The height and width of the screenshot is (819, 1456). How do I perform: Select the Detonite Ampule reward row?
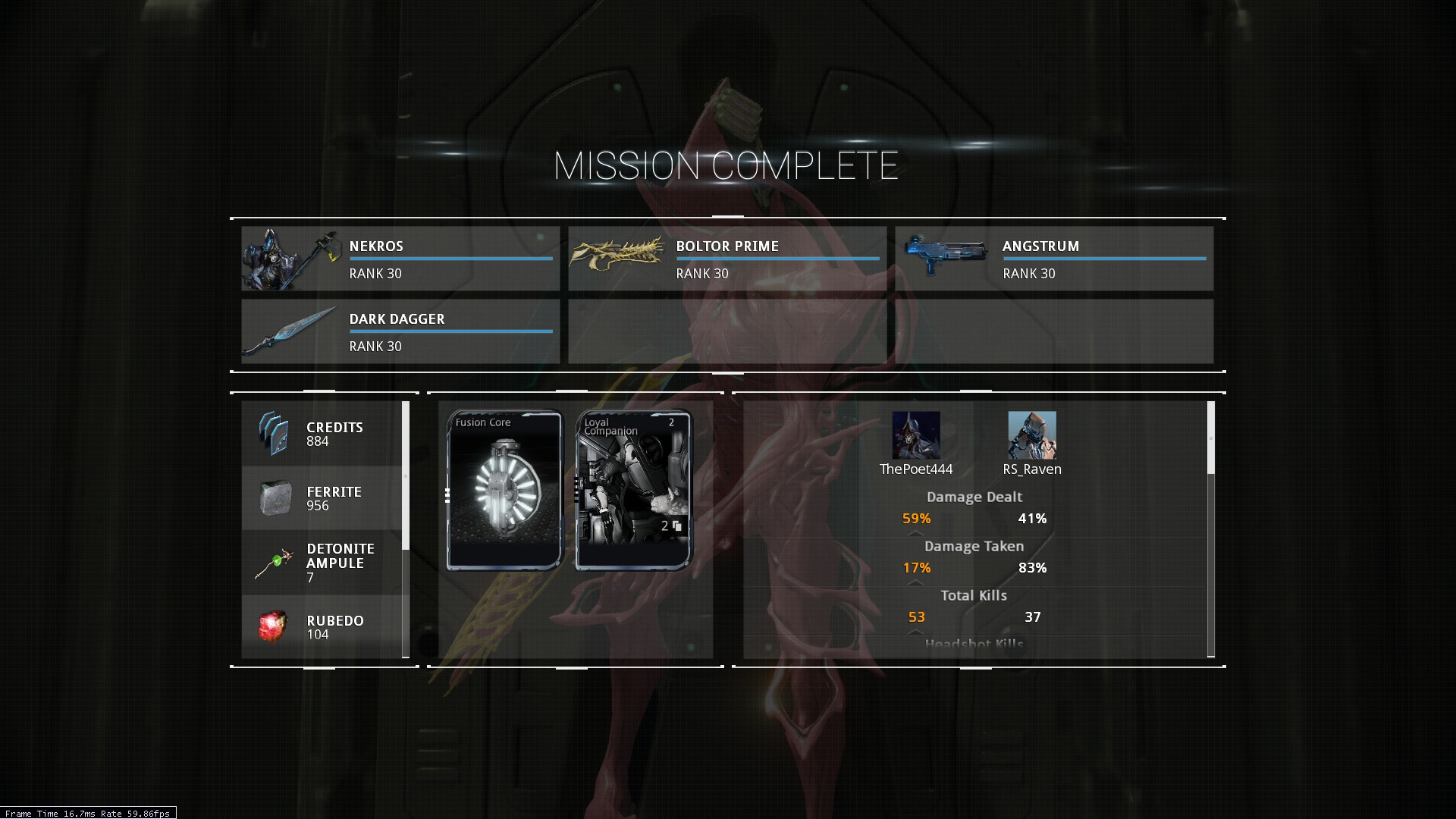[x=322, y=563]
